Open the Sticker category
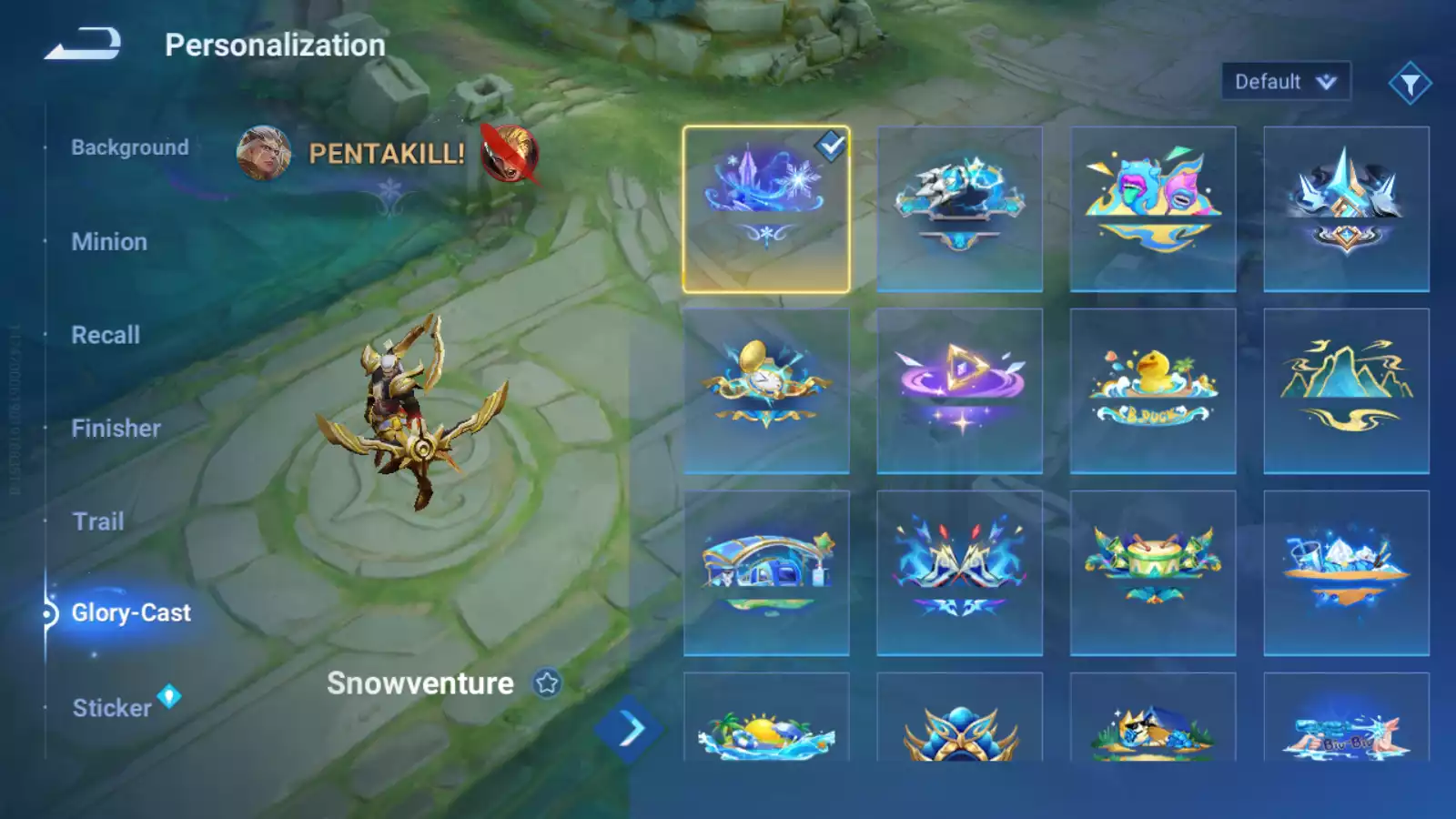Image resolution: width=1456 pixels, height=819 pixels. coord(112,708)
